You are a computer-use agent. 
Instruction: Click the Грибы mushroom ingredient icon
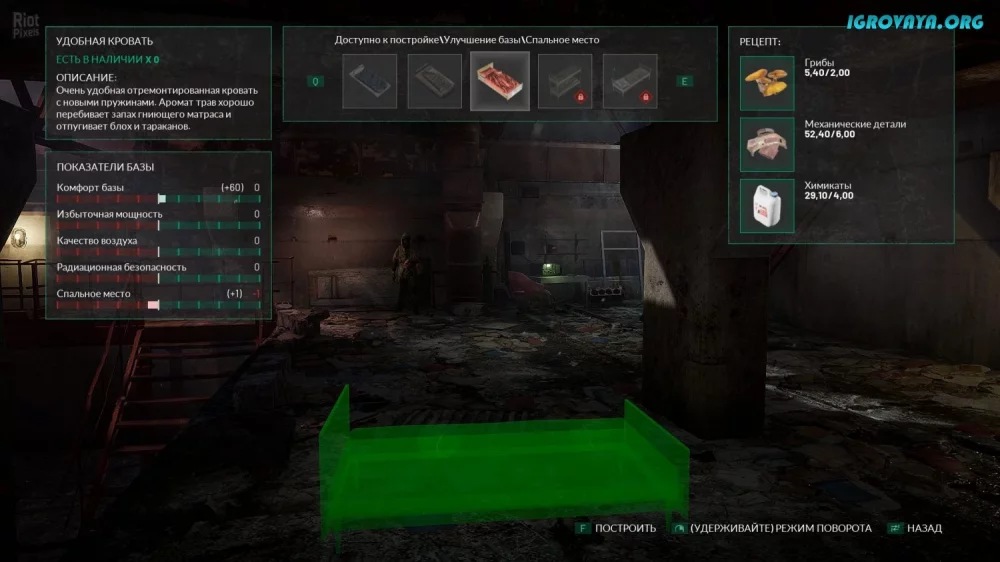click(x=767, y=83)
